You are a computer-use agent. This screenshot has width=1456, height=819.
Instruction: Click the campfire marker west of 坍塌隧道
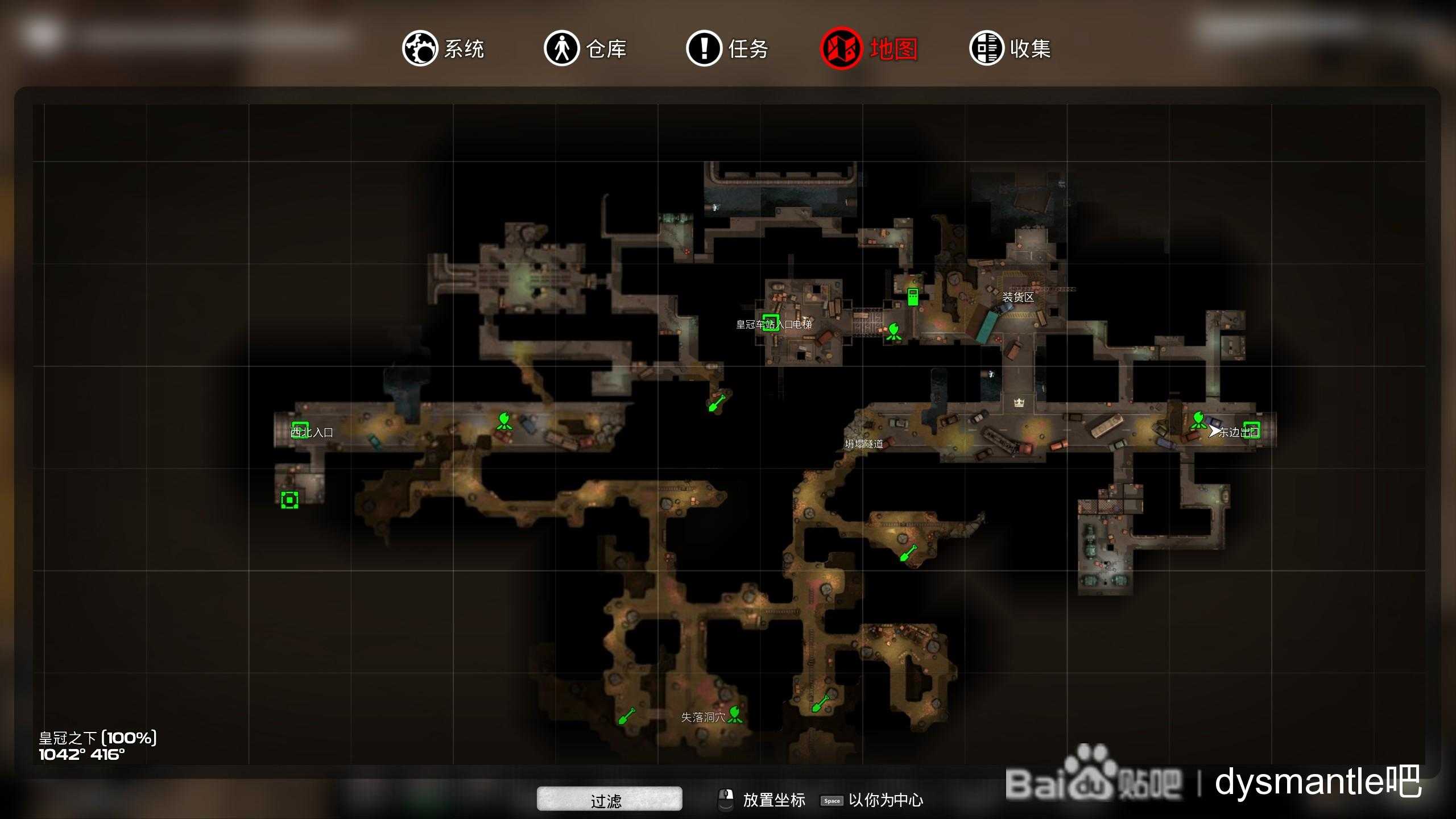(x=504, y=422)
